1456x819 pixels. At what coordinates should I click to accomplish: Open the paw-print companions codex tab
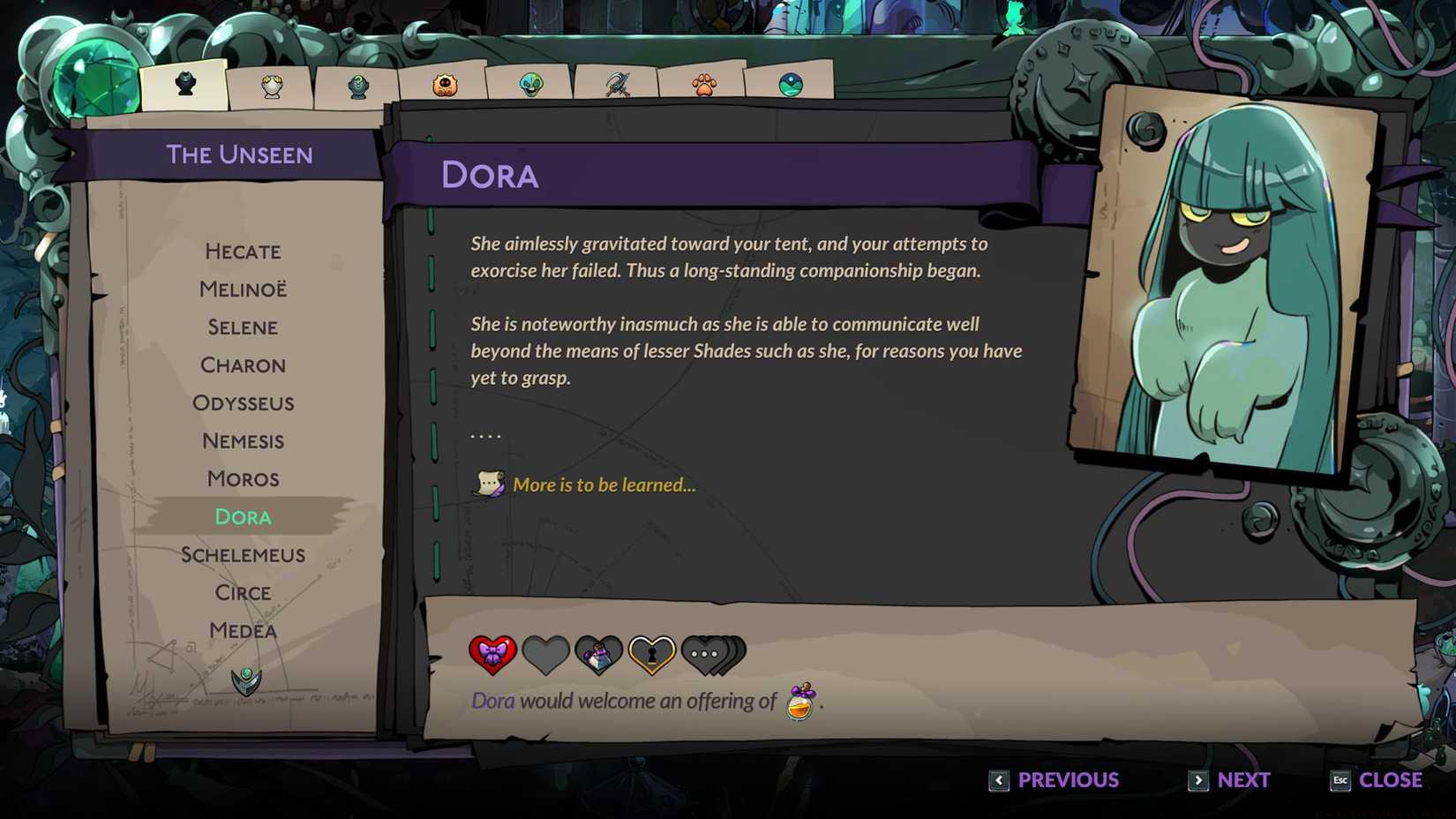tap(703, 84)
